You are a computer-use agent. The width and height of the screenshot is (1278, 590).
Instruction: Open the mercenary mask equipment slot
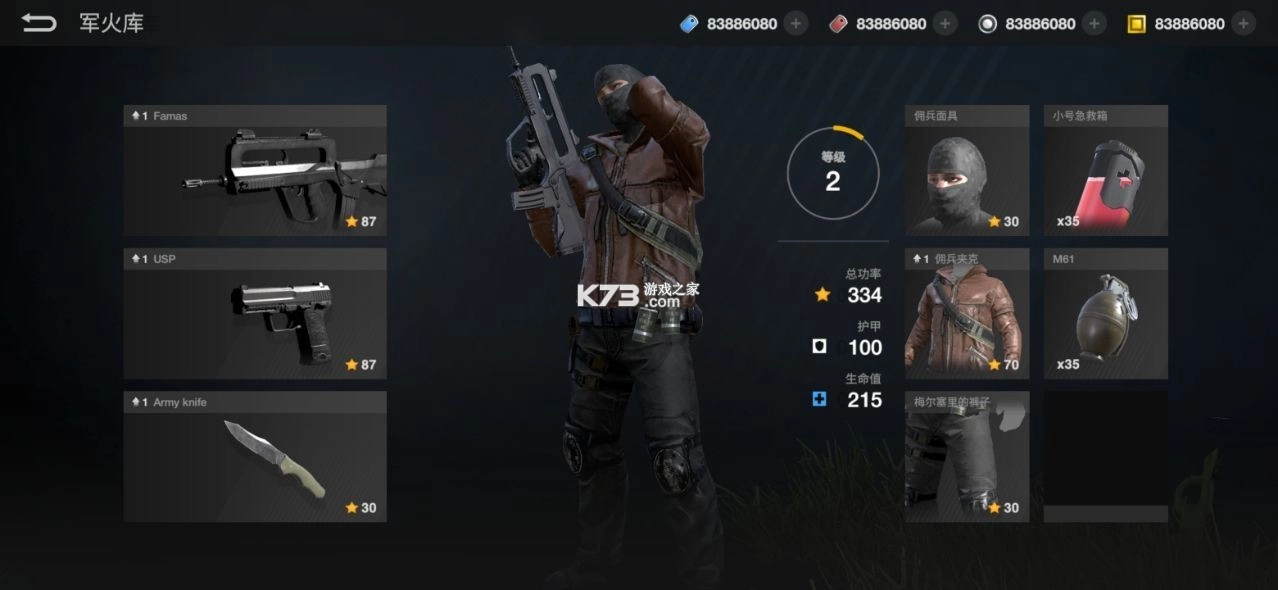pos(966,171)
